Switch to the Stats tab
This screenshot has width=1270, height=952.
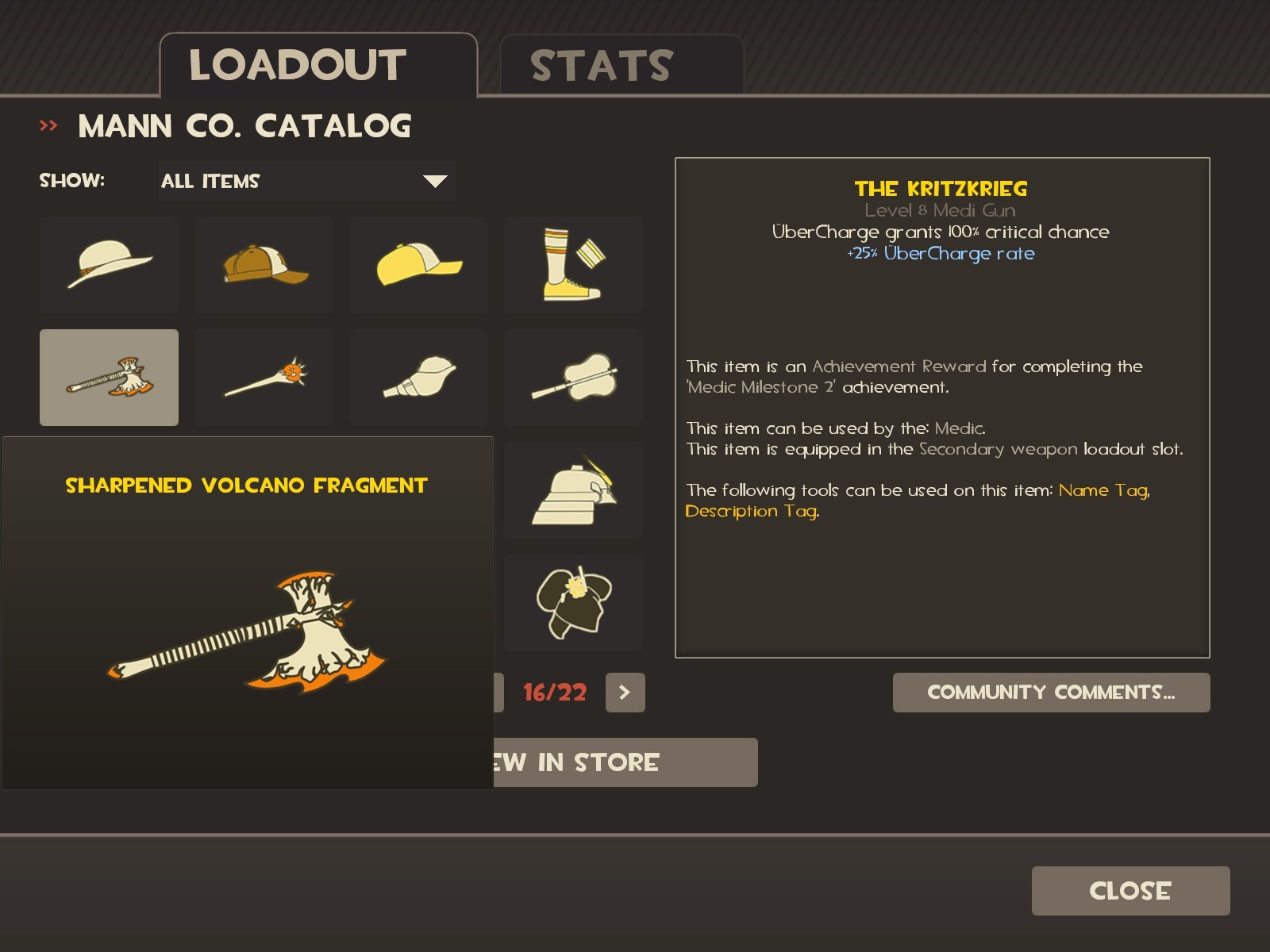(602, 65)
